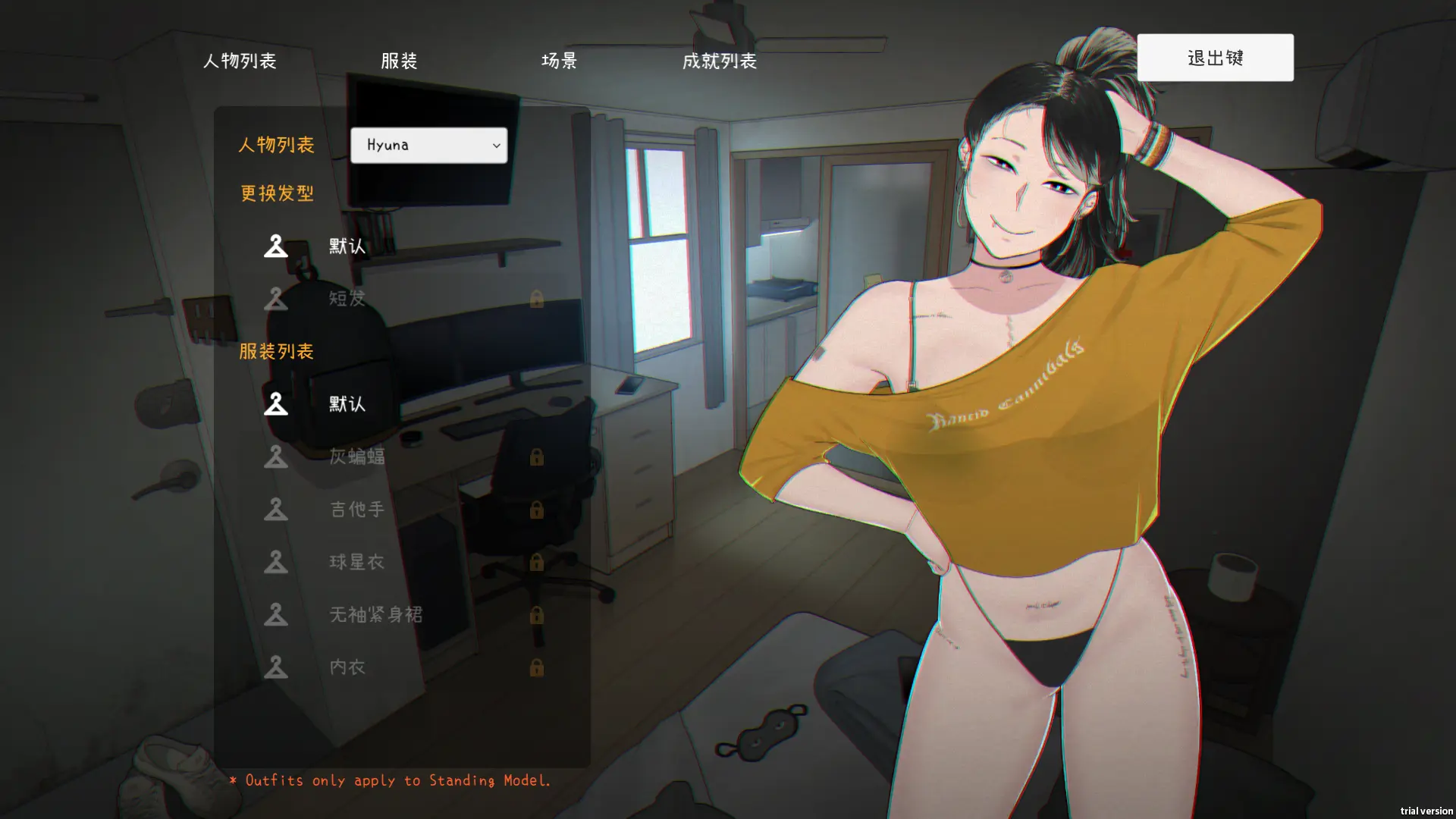This screenshot has height=819, width=1456.
Task: Open the 人物列表 tab
Action: (240, 61)
